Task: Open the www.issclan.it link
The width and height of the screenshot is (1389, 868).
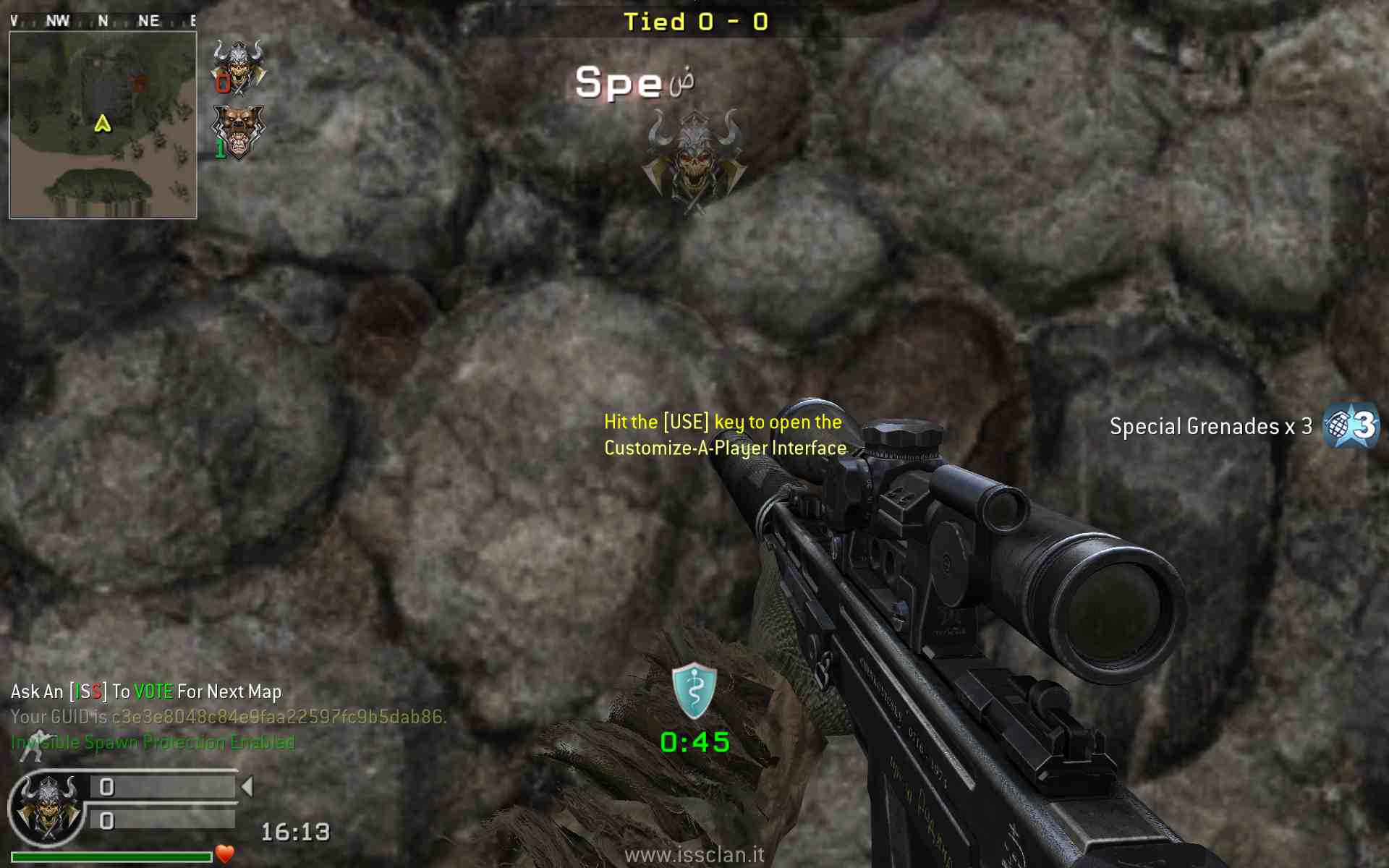Action: pos(694,855)
